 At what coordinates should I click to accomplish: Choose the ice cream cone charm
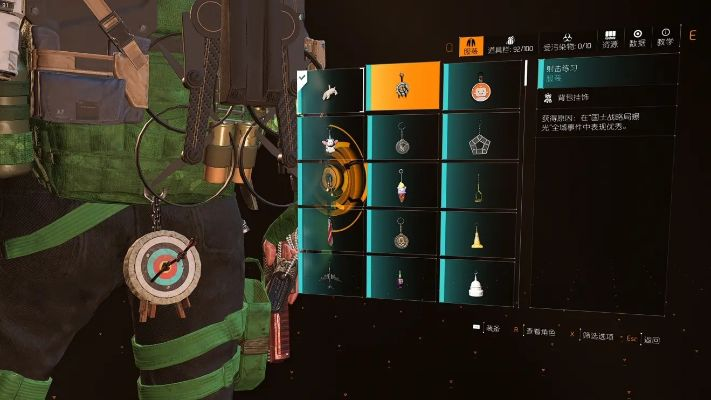tap(403, 185)
